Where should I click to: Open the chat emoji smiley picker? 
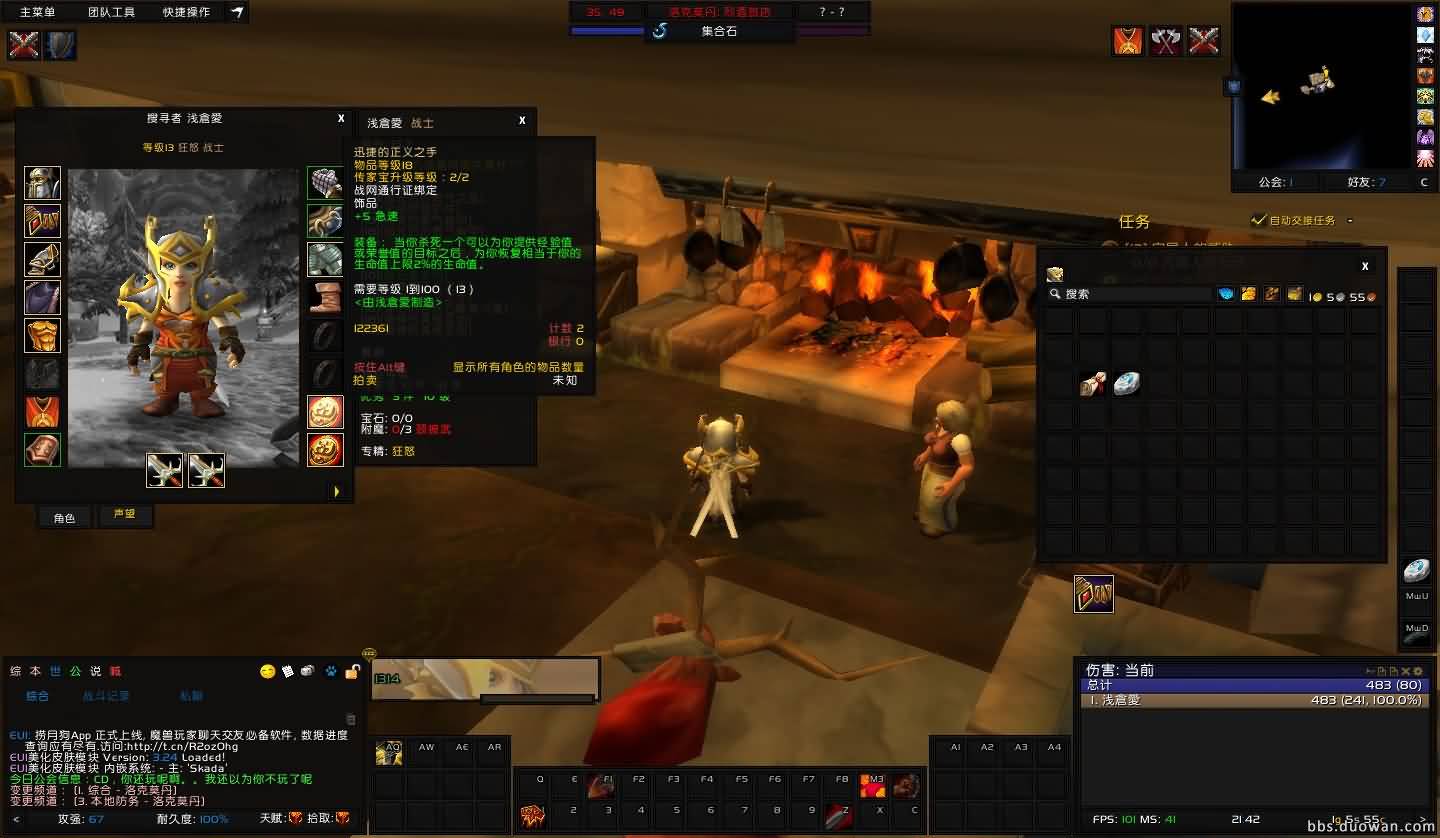267,671
